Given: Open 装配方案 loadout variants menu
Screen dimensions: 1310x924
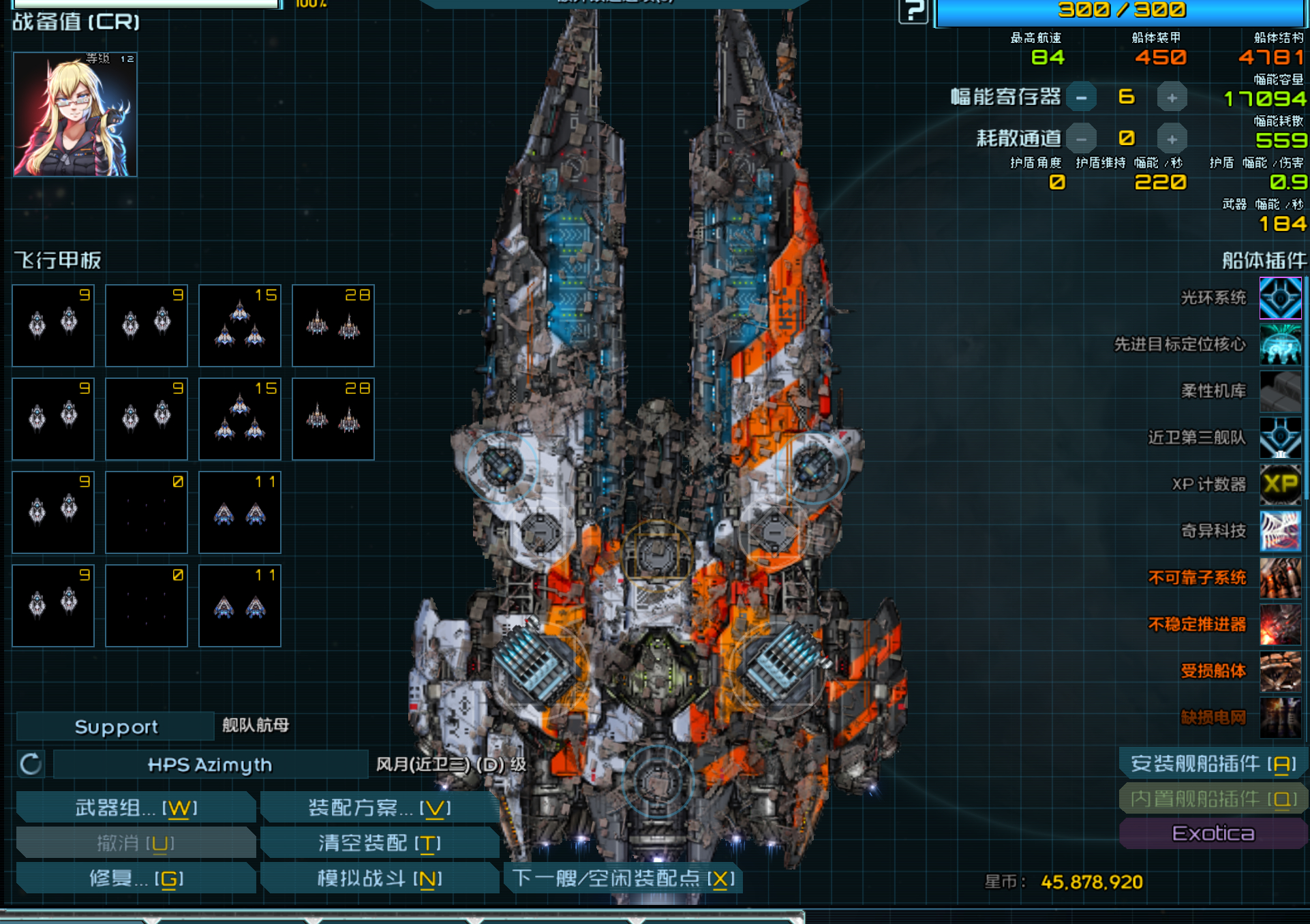Looking at the screenshot, I should [x=379, y=808].
